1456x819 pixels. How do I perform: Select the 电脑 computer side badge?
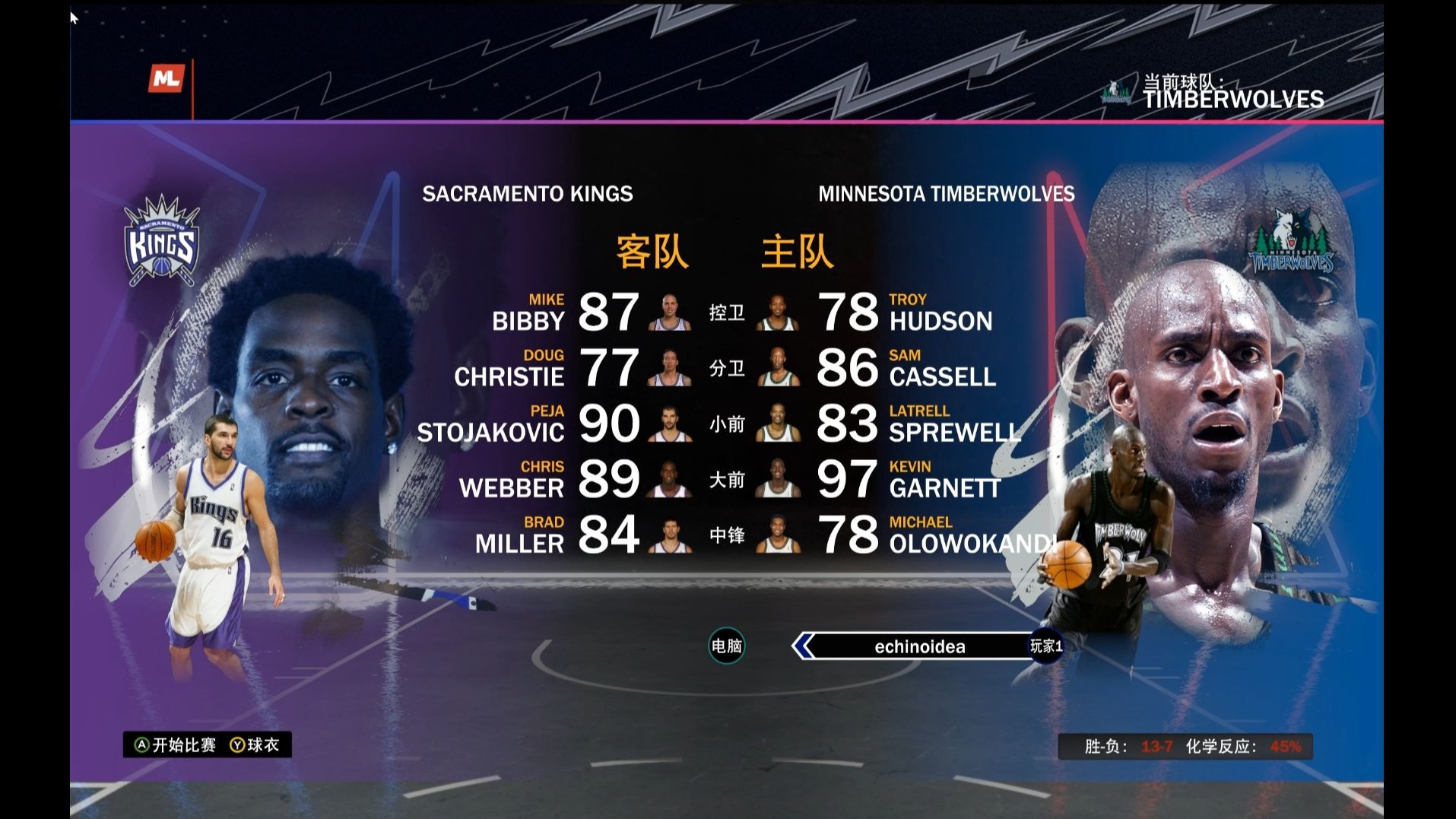coord(726,646)
